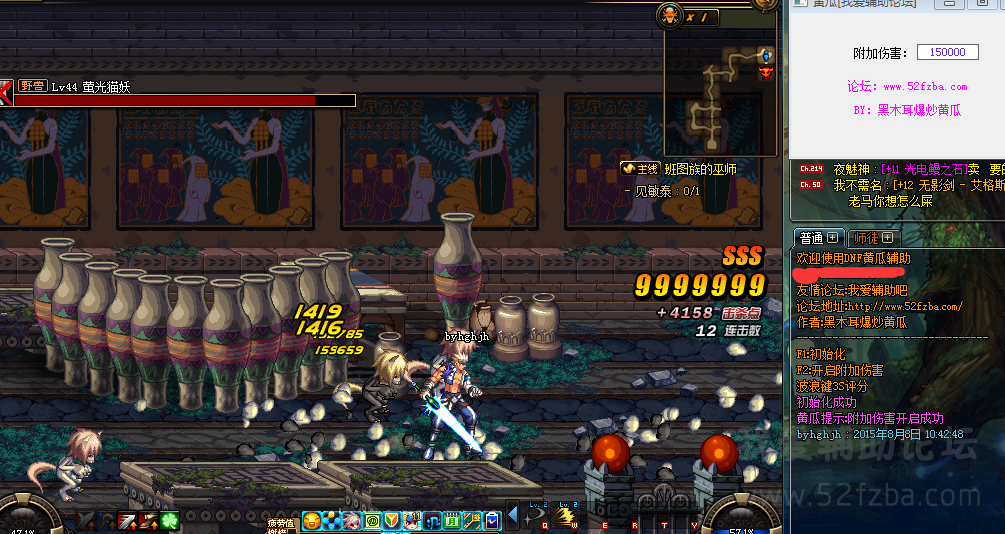This screenshot has height=534, width=1005.
Task: Expand the skill bar left arrow
Action: pos(513,516)
